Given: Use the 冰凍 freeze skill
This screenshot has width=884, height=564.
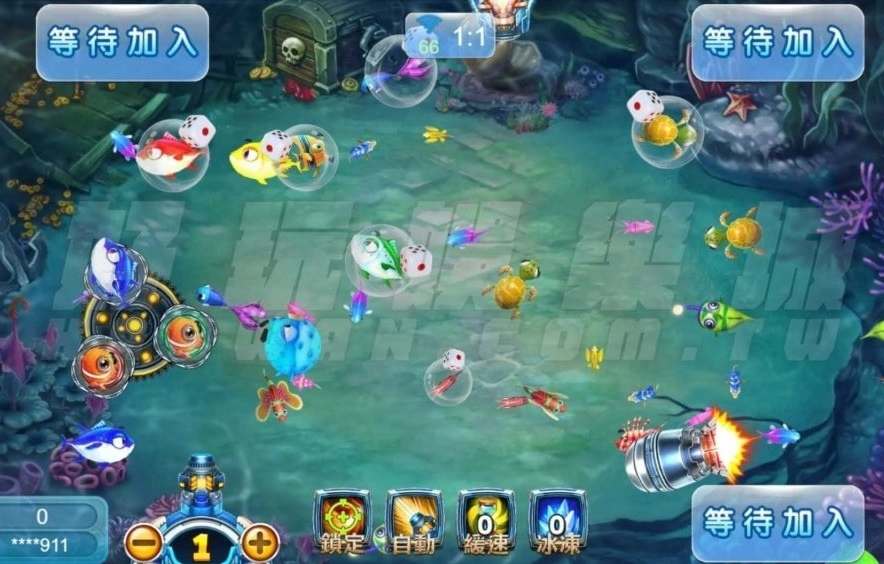Looking at the screenshot, I should pos(557,520).
